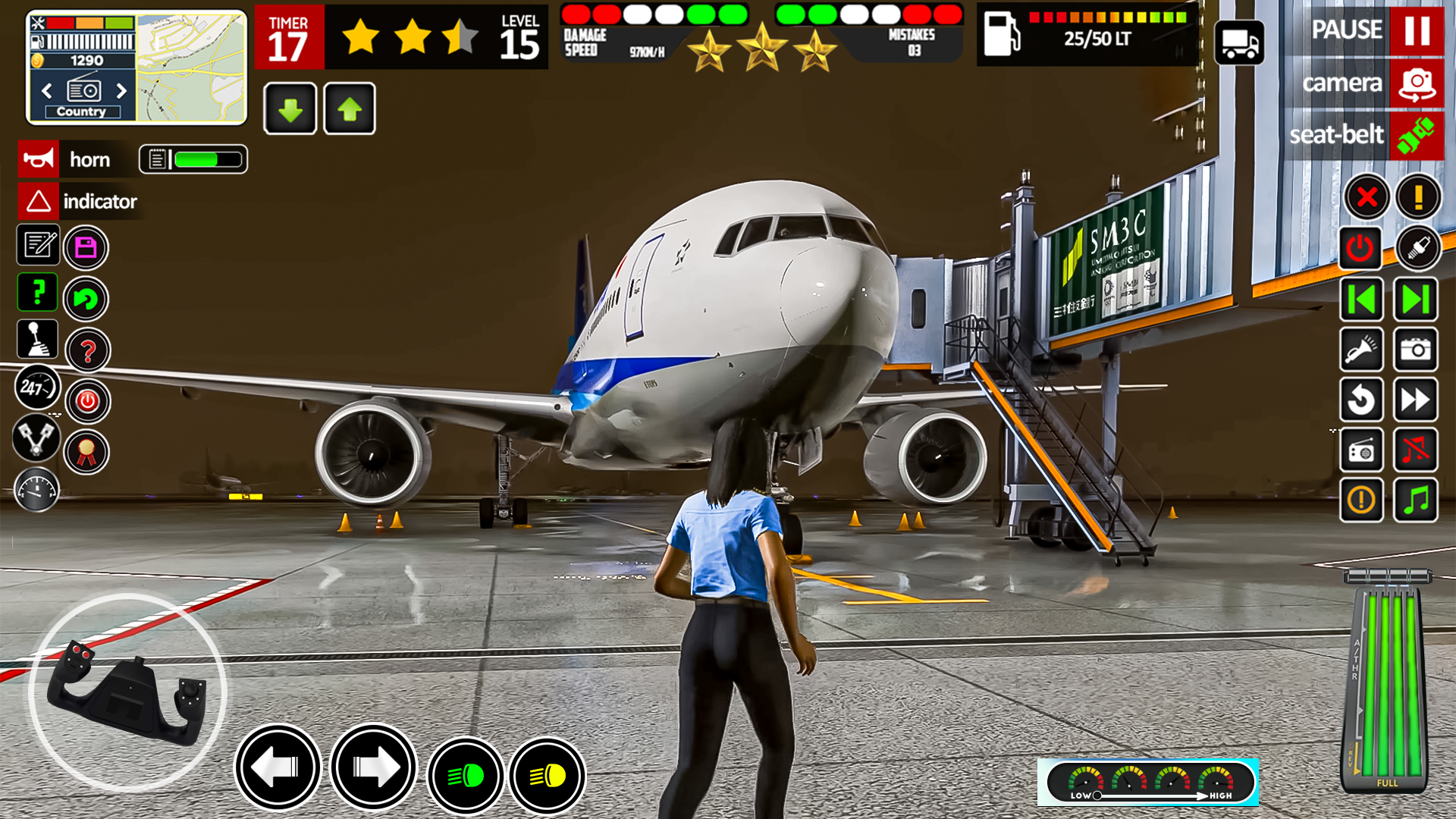Viewport: 1456px width, 819px height.
Task: Open the radio icon on the right panel
Action: point(1361,450)
